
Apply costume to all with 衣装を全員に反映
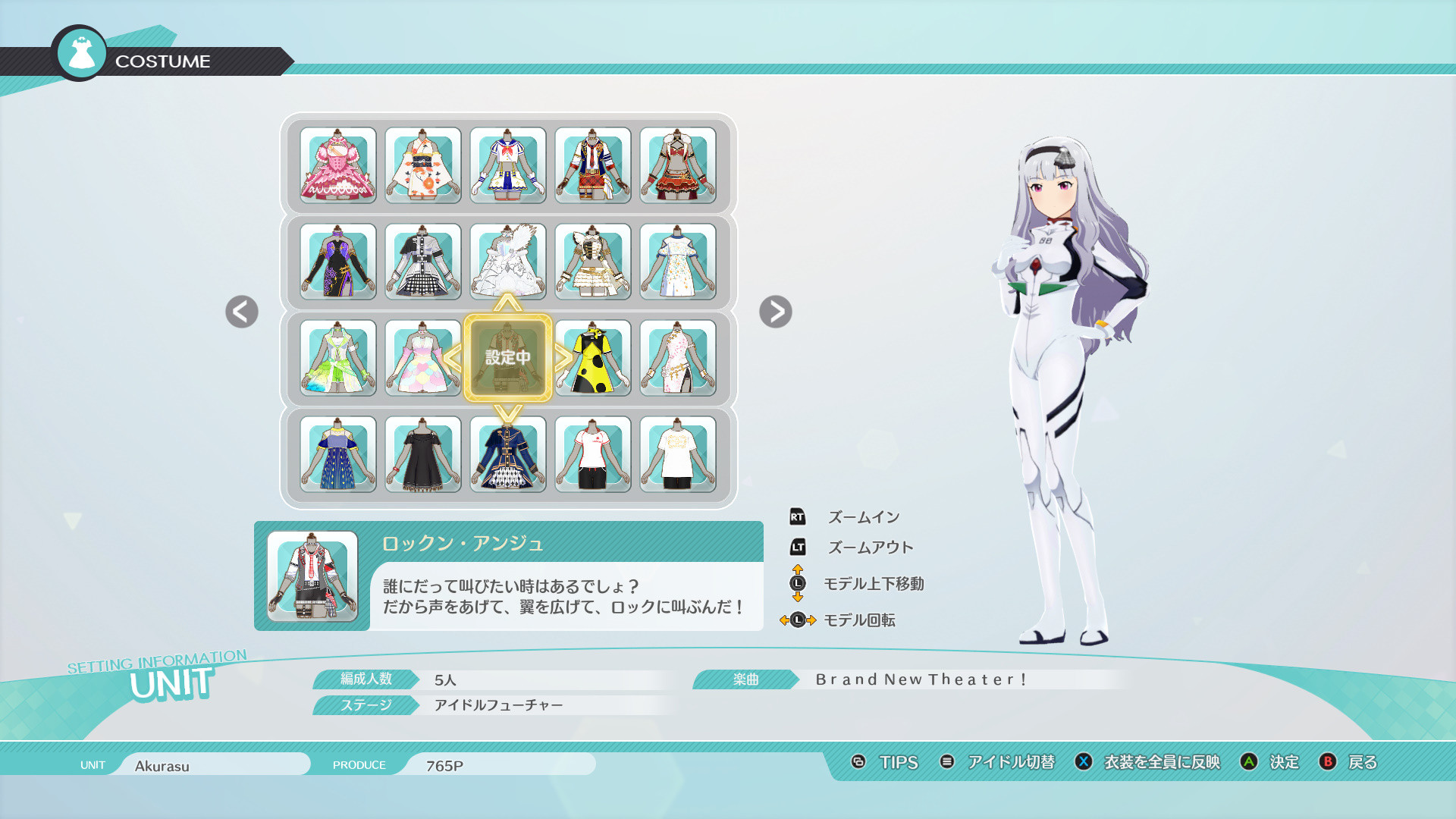(1160, 763)
